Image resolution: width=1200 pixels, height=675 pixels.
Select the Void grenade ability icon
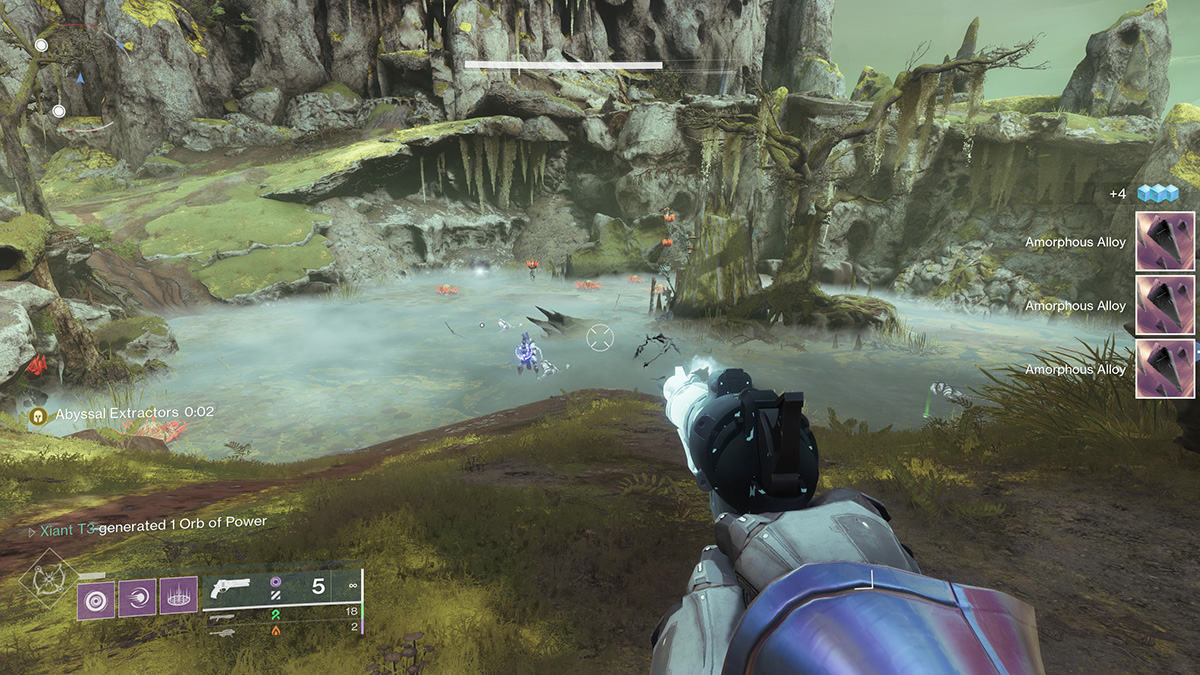(x=96, y=599)
